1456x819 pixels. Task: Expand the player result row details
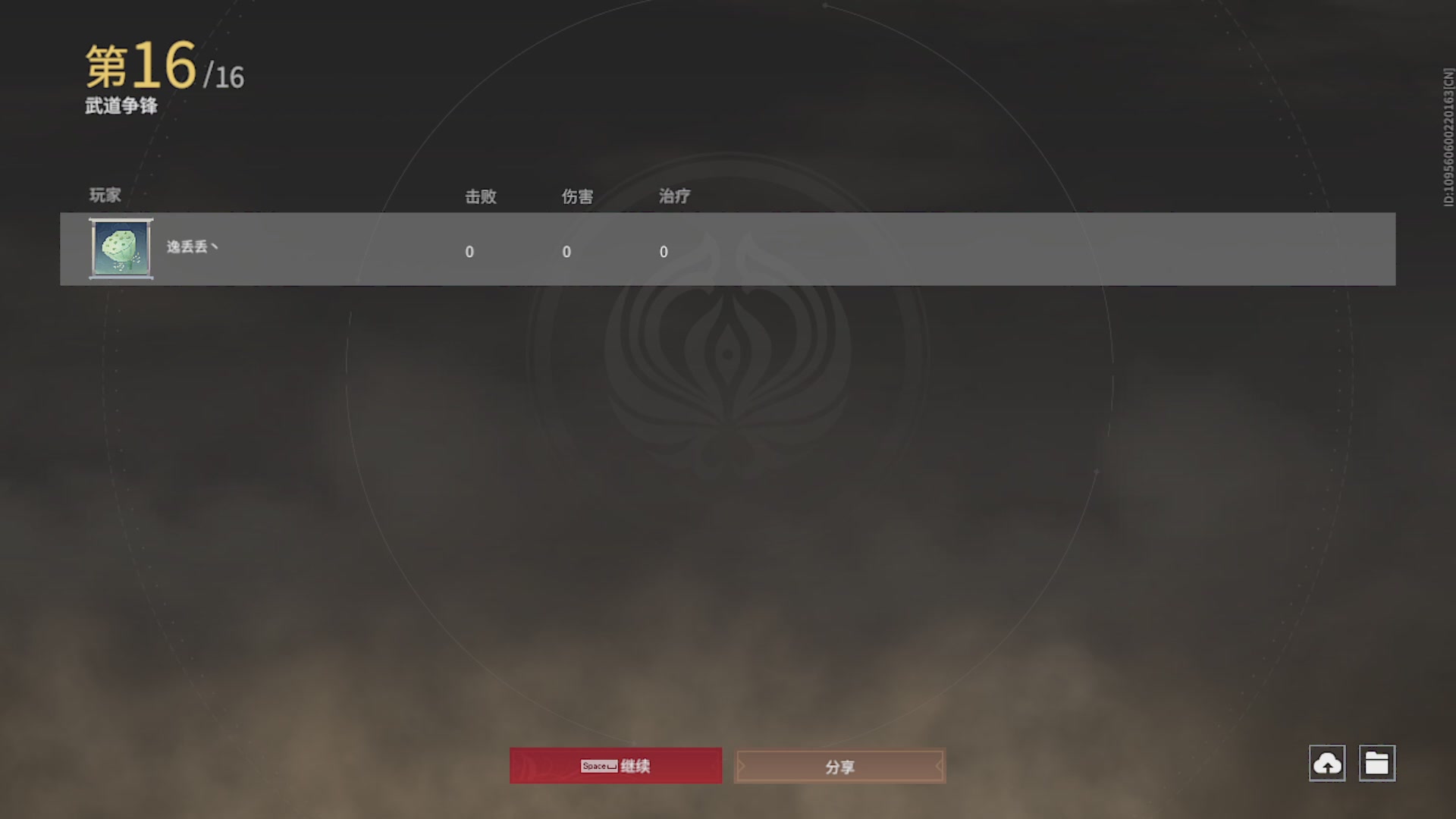[x=728, y=249]
